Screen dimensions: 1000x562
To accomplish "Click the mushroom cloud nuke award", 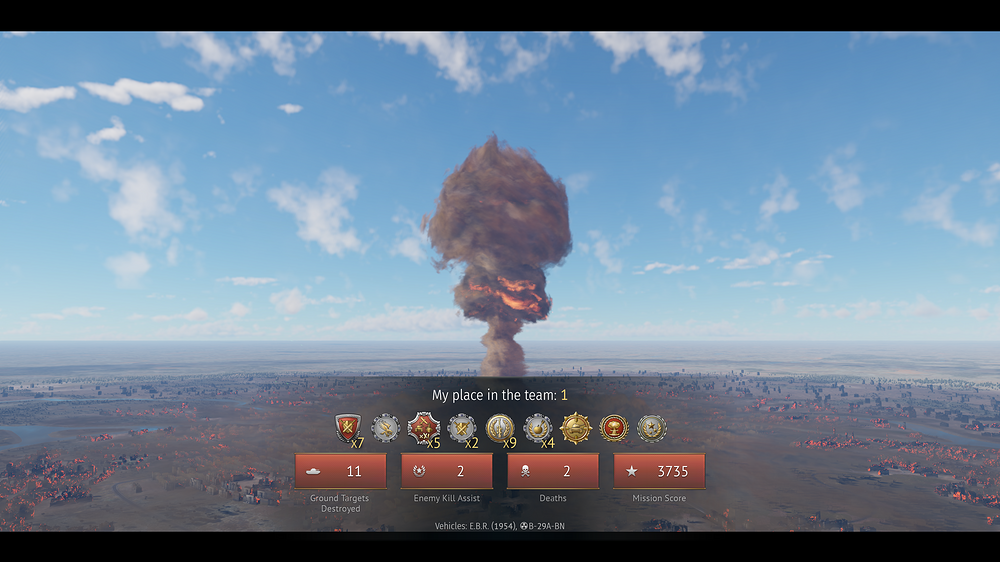I will coord(613,428).
